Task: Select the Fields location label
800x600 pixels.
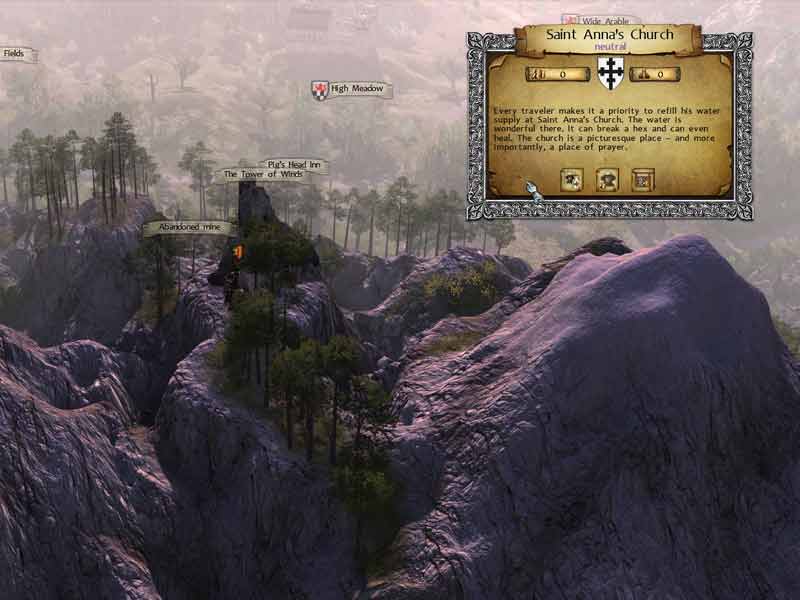Action: click(14, 54)
